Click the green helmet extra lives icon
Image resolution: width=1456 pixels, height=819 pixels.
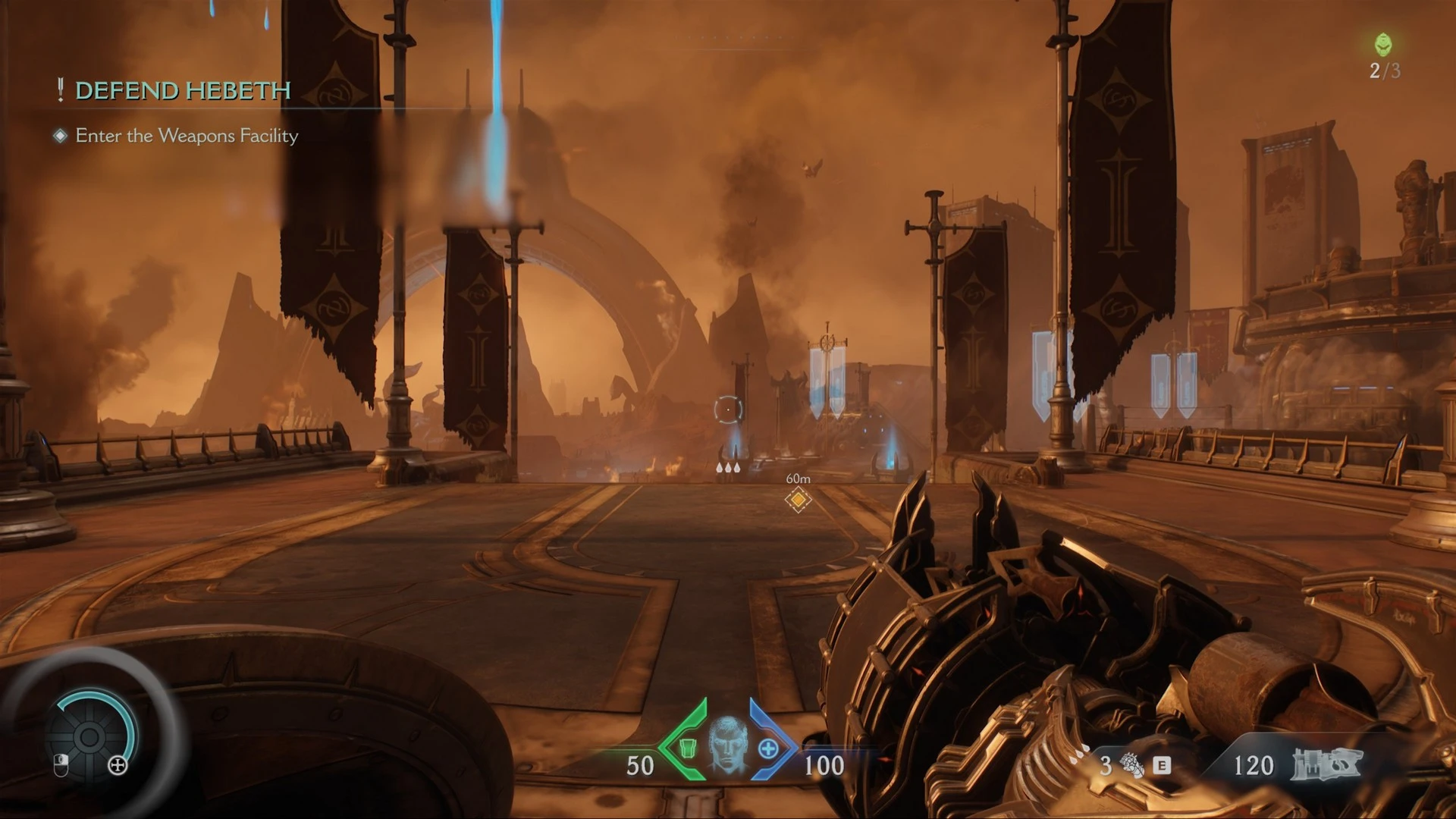pyautogui.click(x=1383, y=45)
